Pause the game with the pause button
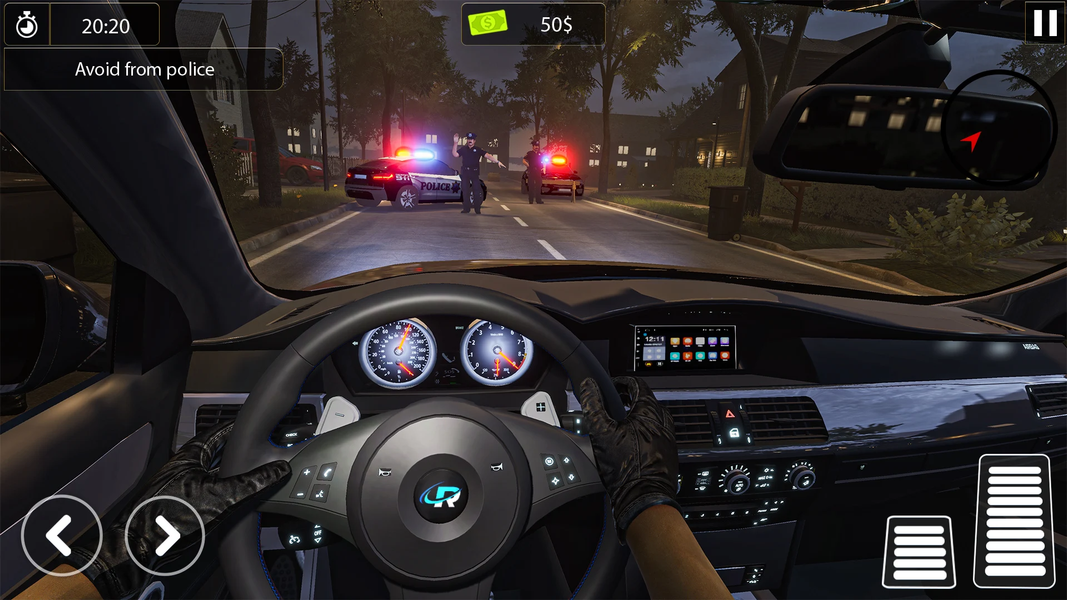Screen dimensions: 1067x600 click(1045, 23)
